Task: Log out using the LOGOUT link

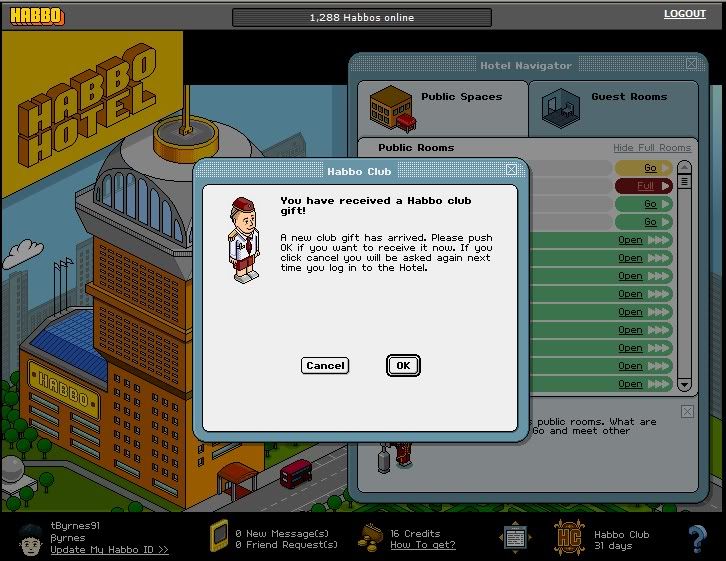Action: (x=684, y=14)
